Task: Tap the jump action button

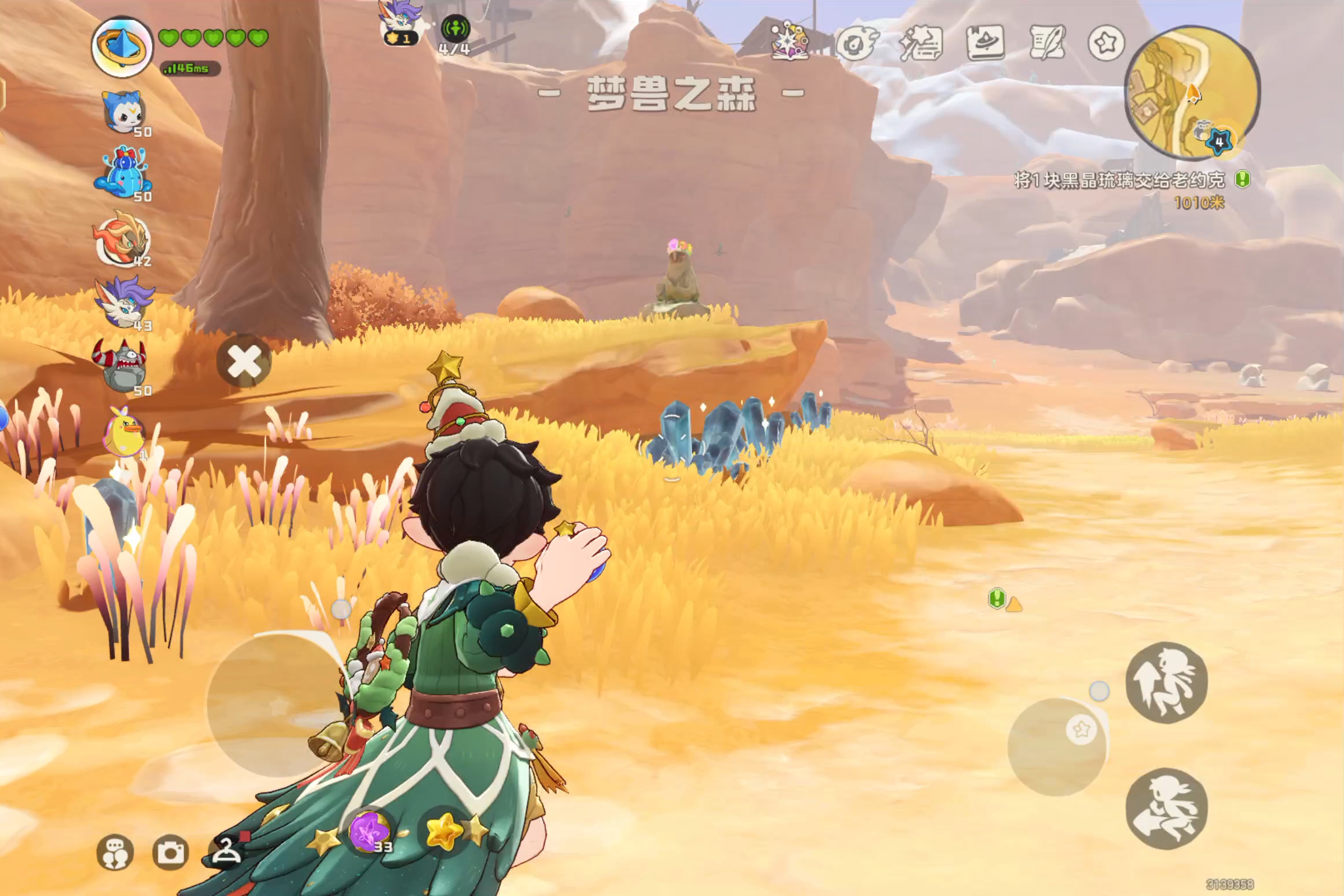Action: point(1166,682)
